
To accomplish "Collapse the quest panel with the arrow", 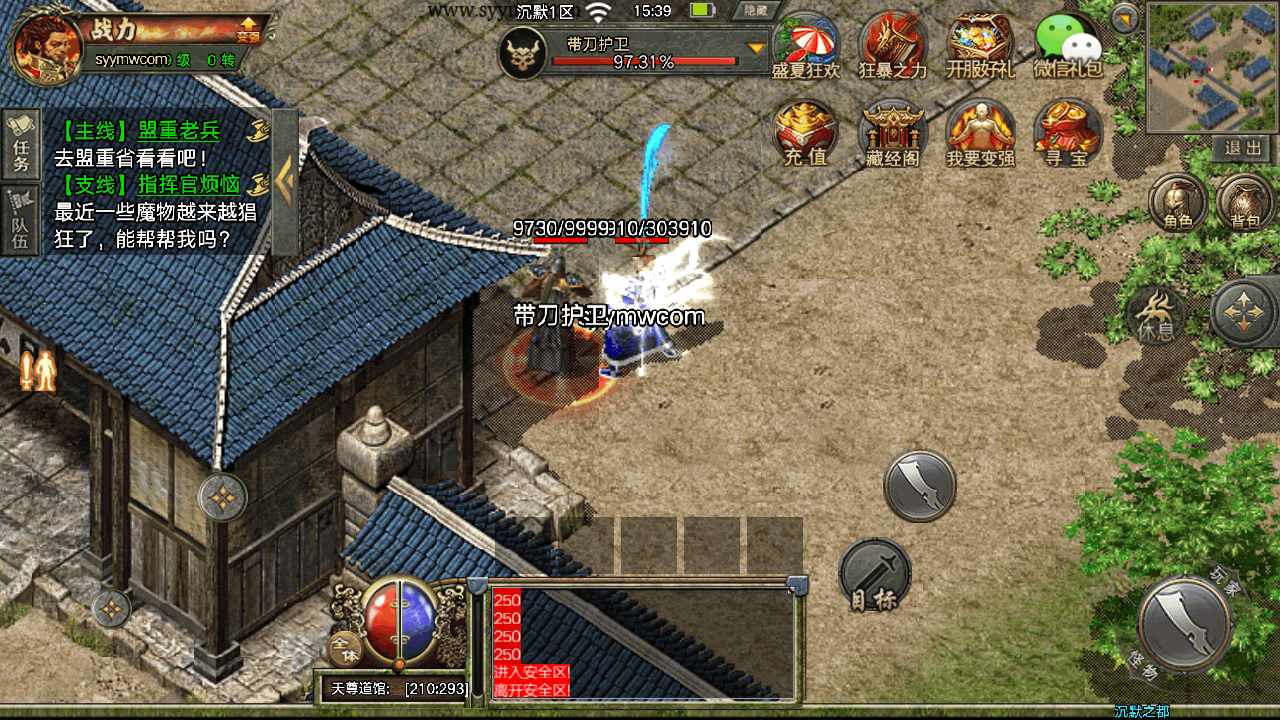I will [x=285, y=181].
